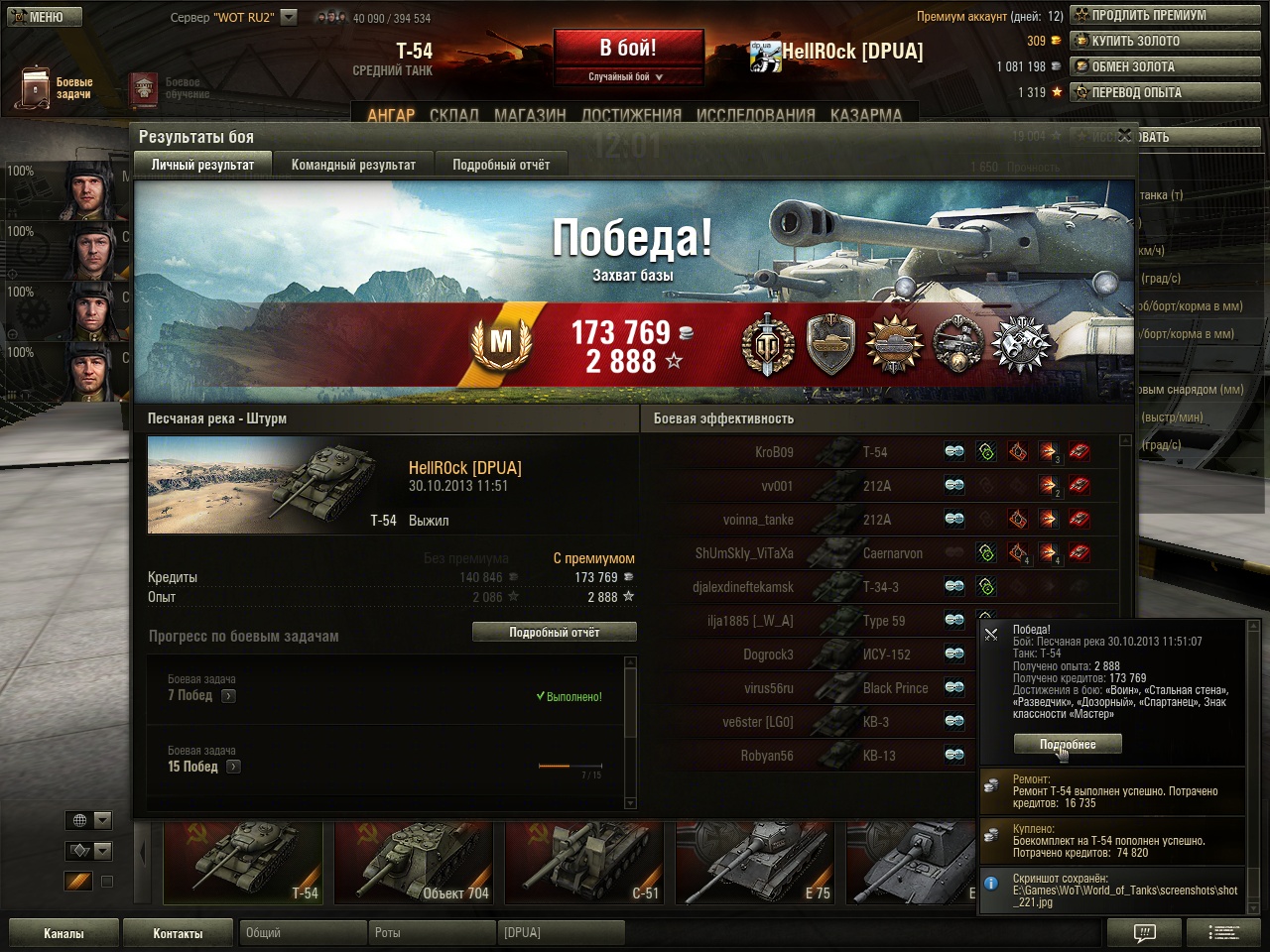
Task: Go to the Магазин menu
Action: pos(530,115)
